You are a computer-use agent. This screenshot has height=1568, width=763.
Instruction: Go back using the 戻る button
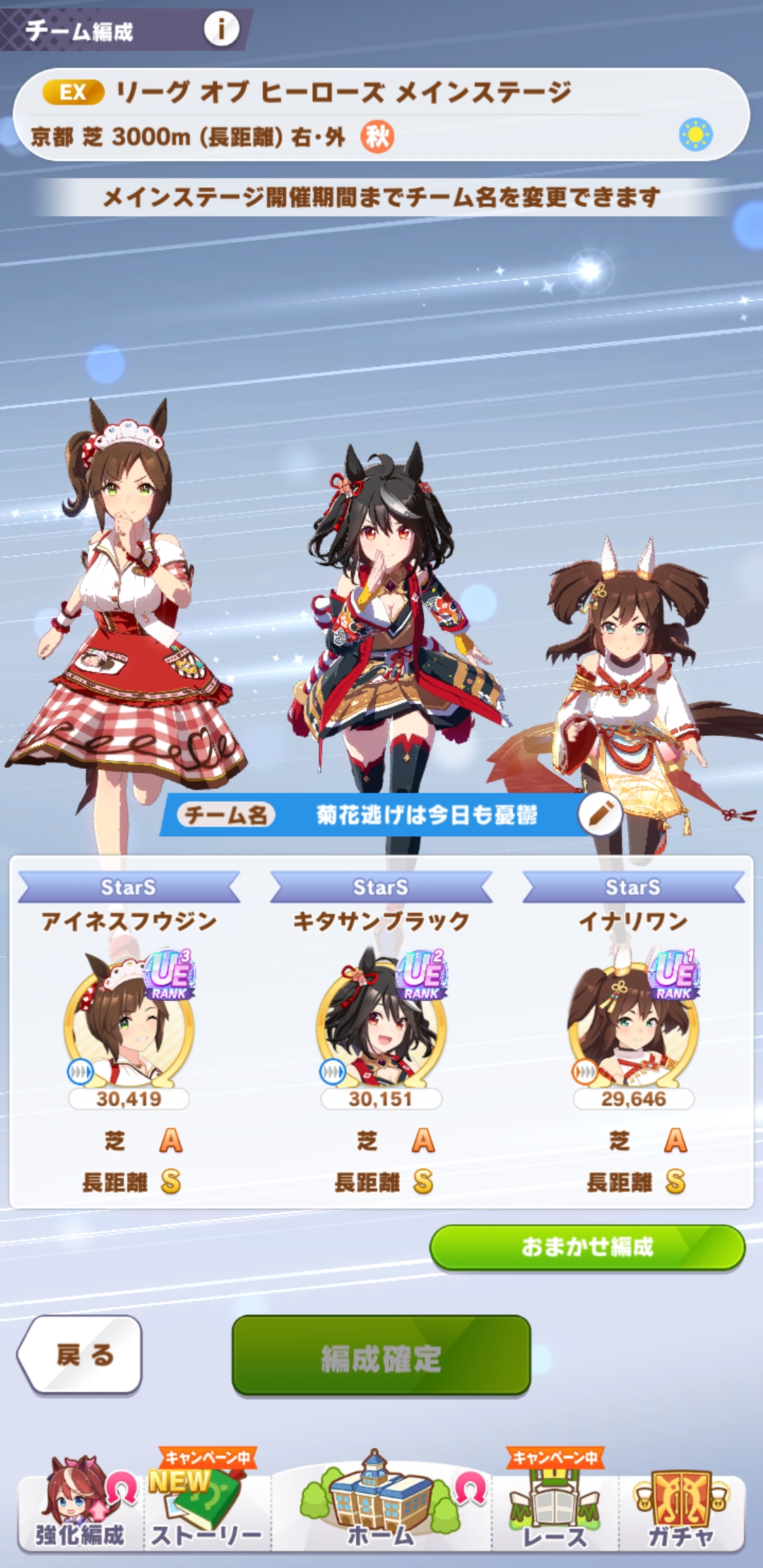80,1355
